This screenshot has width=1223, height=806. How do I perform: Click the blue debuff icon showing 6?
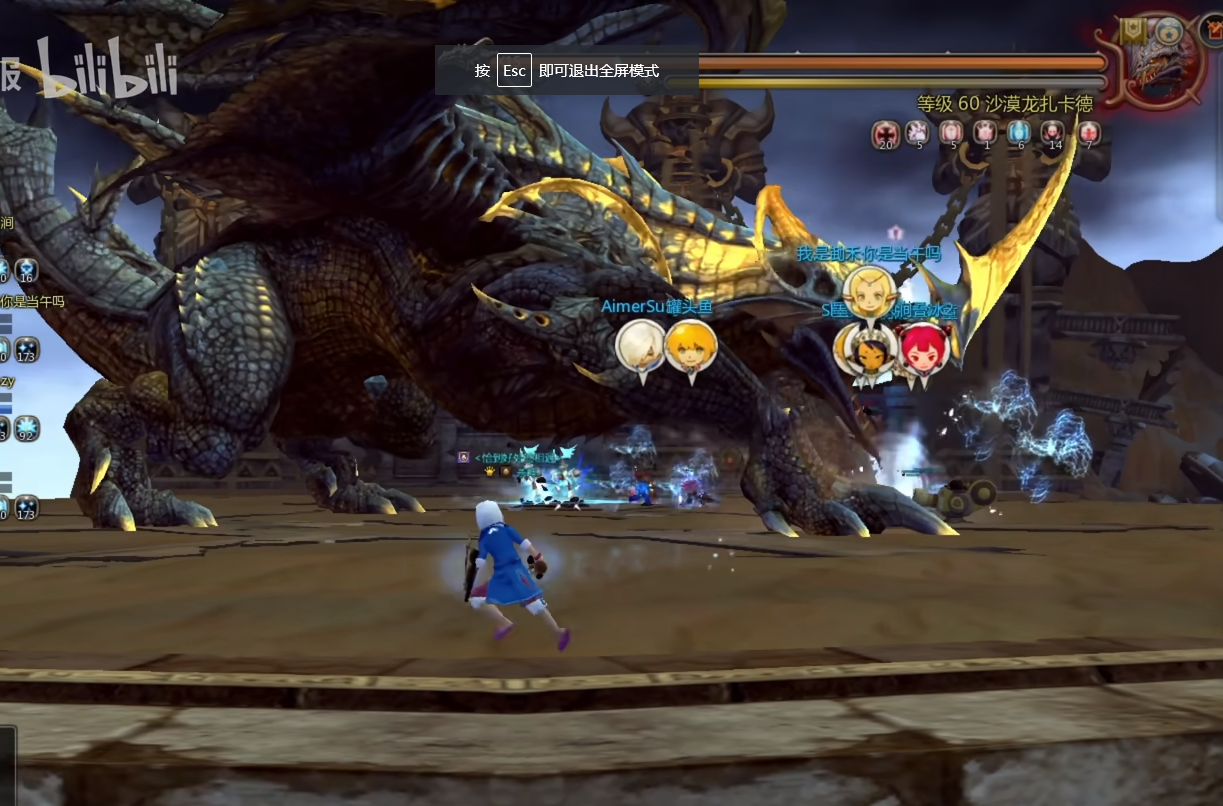[1019, 133]
